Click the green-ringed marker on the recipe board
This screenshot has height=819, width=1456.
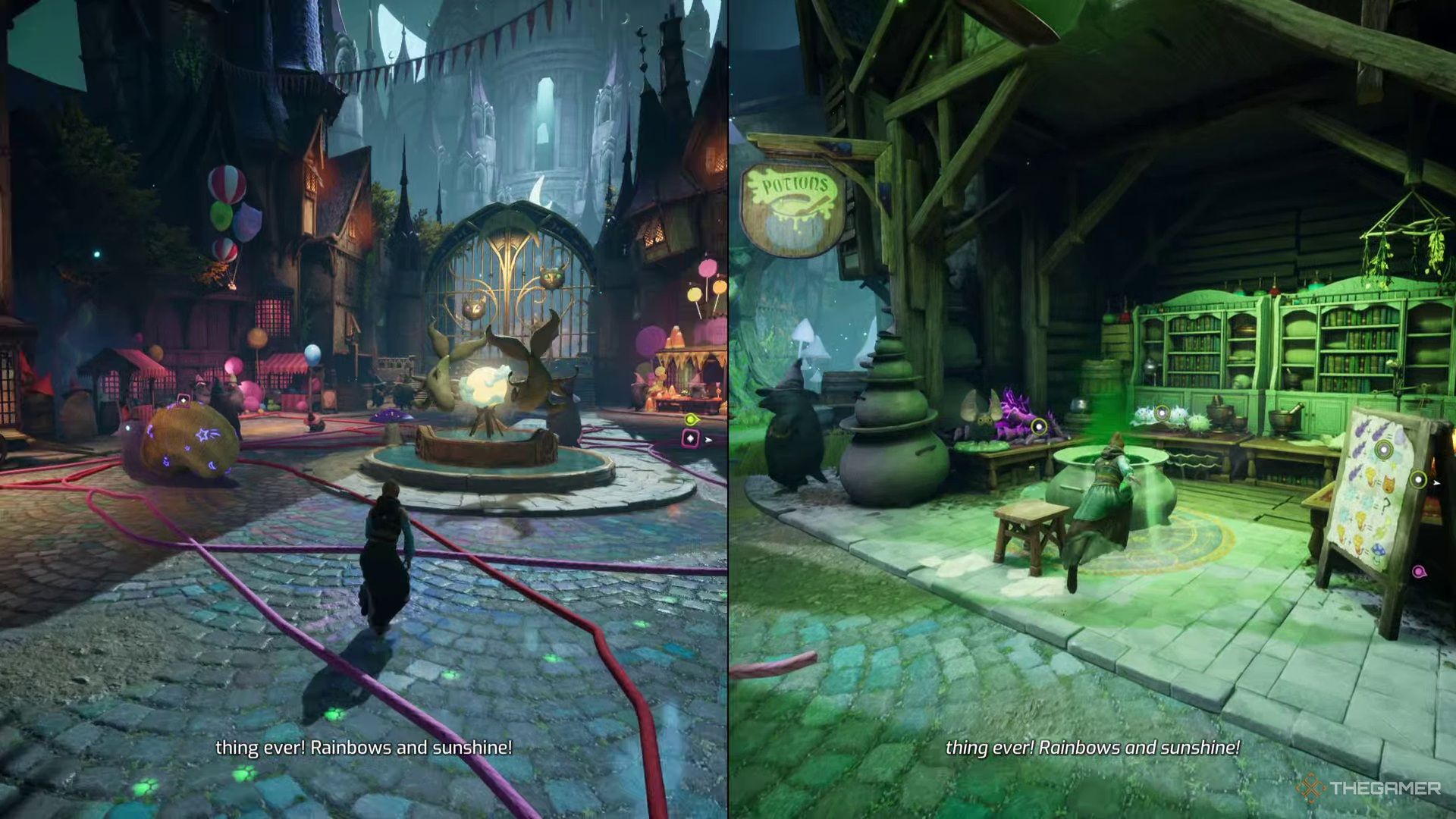click(1383, 450)
